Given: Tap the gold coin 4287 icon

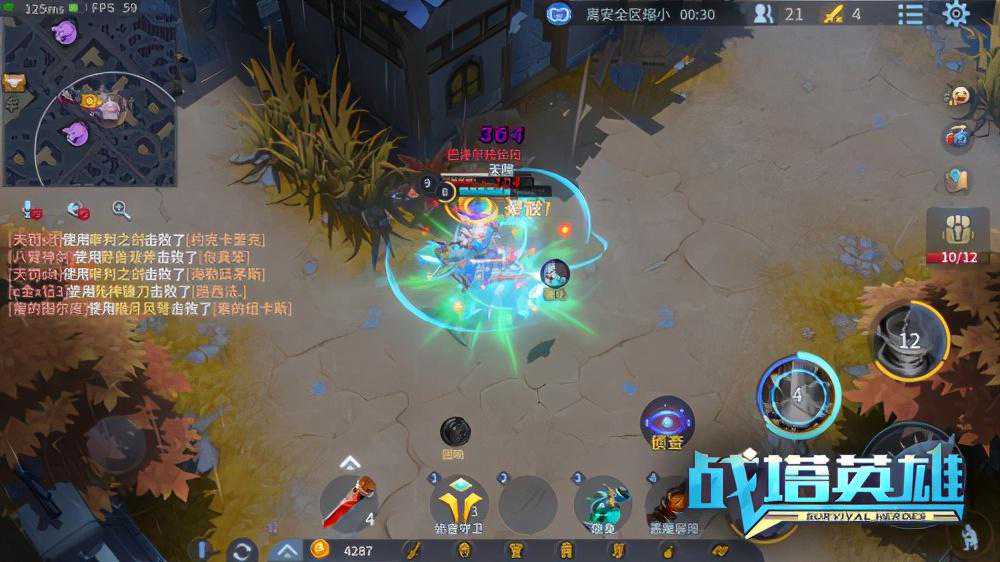Looking at the screenshot, I should coord(320,549).
